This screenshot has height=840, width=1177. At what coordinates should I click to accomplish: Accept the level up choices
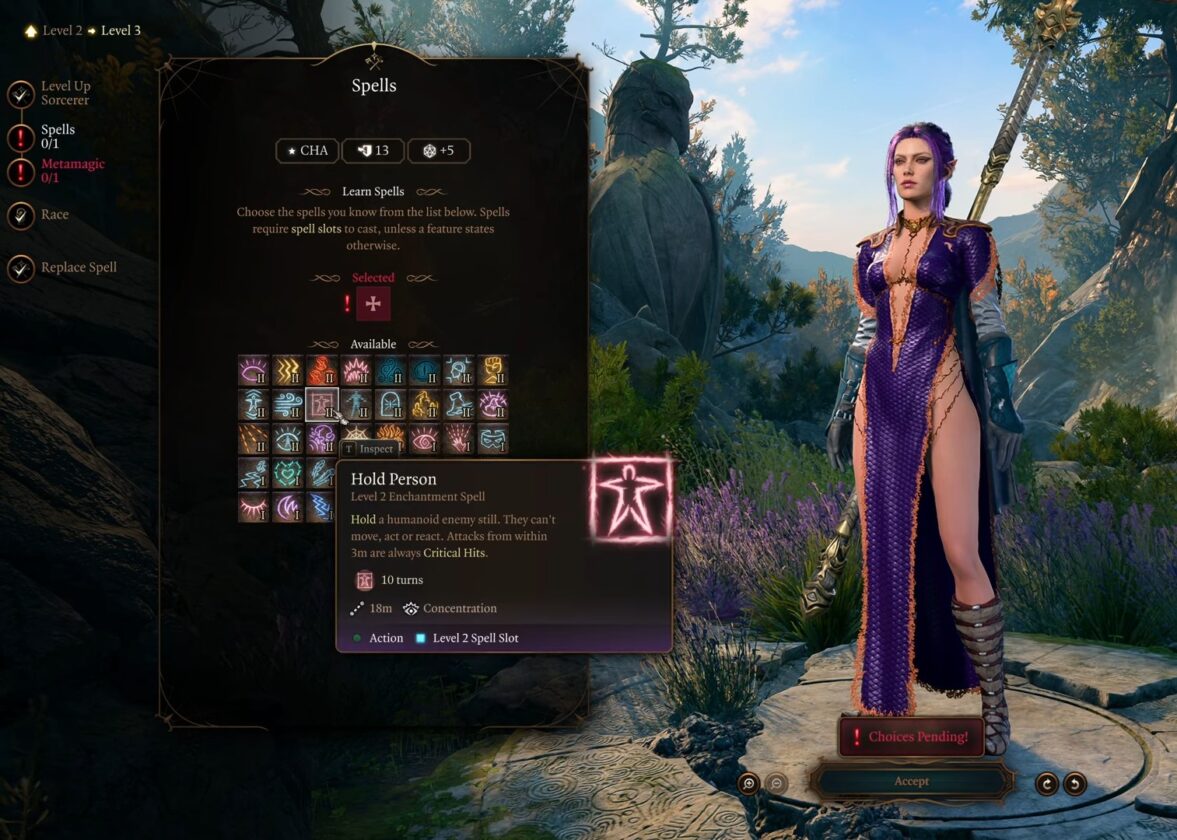[911, 781]
